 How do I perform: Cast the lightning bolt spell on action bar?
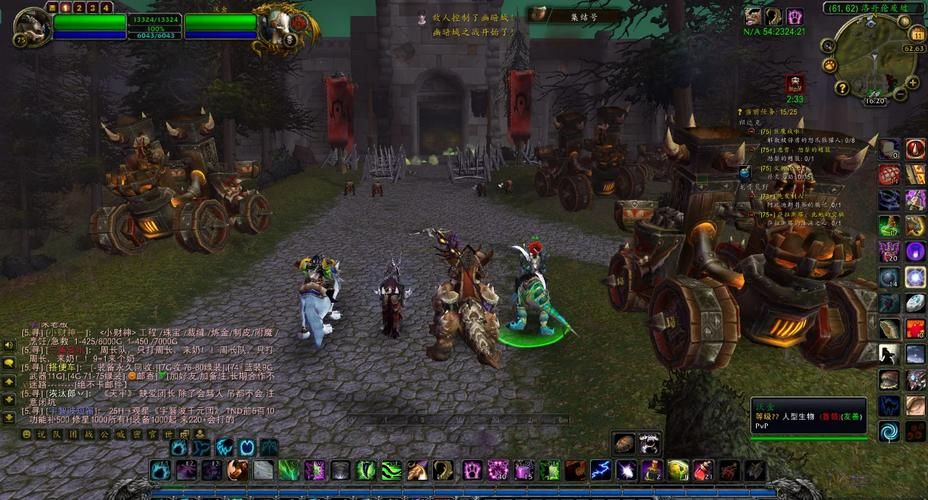(x=600, y=470)
